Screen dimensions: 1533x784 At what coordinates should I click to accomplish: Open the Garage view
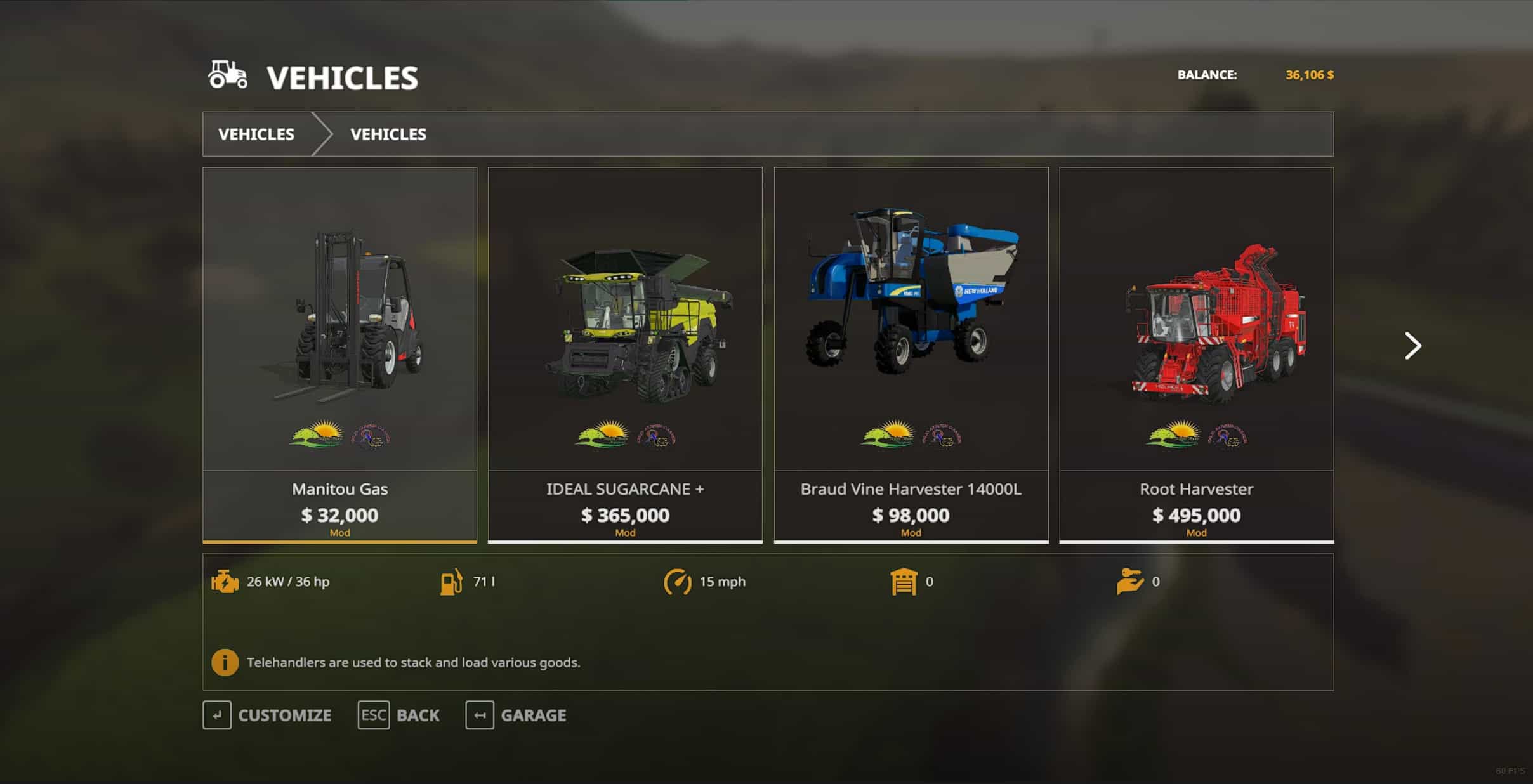point(516,715)
